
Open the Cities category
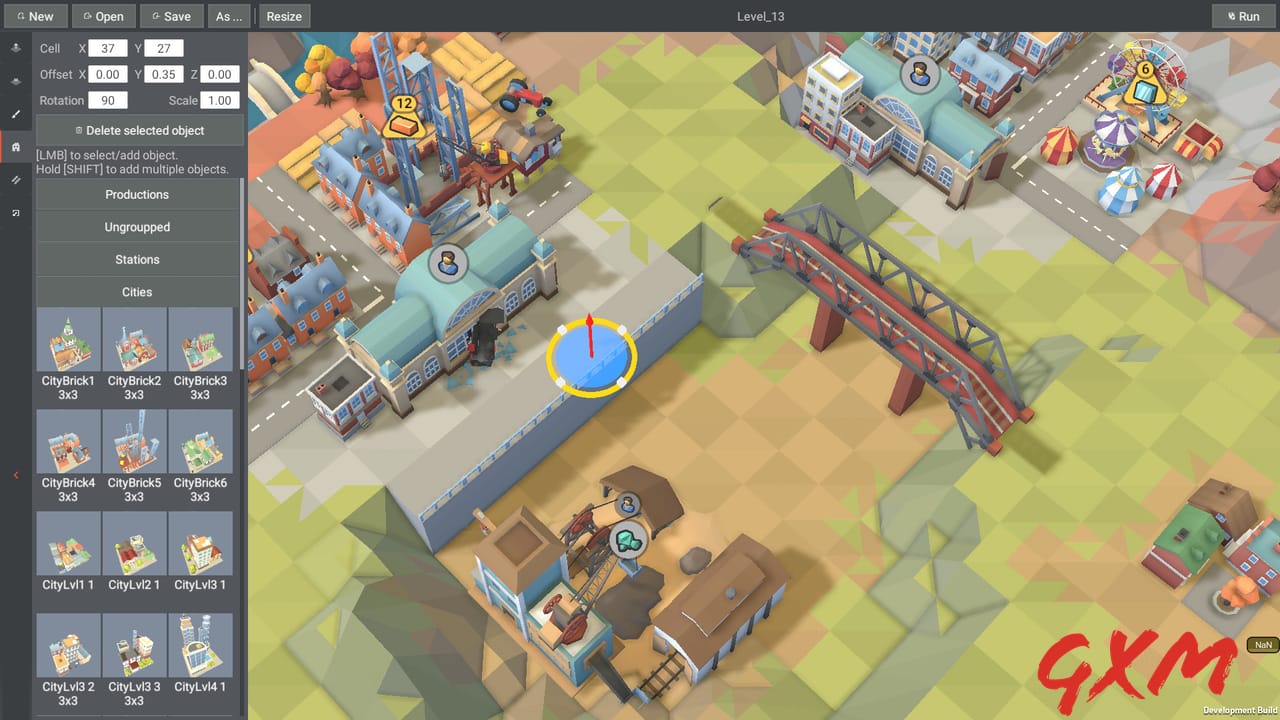coord(137,291)
